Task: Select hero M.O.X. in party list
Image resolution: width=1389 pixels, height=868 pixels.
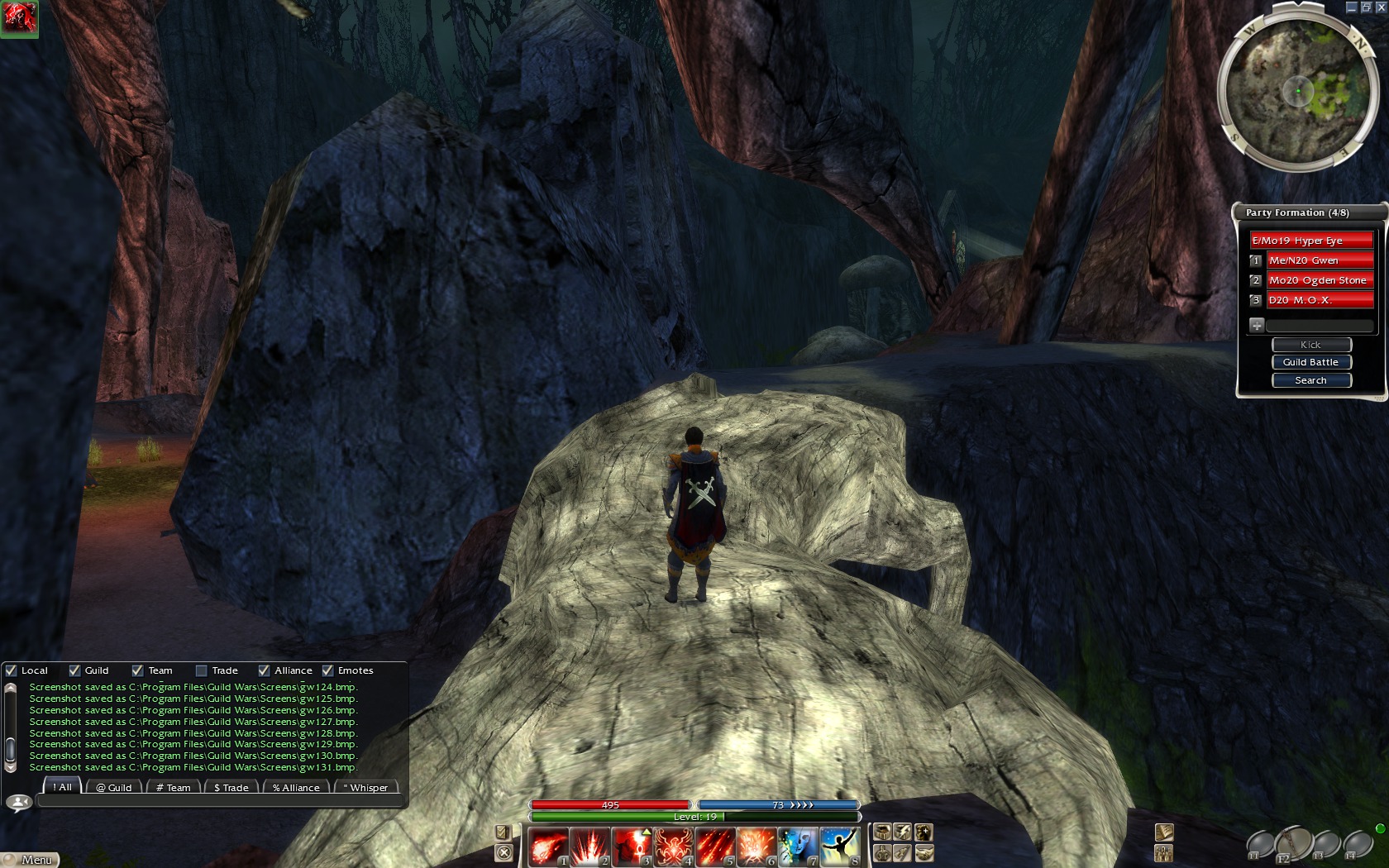Action: coord(1319,300)
